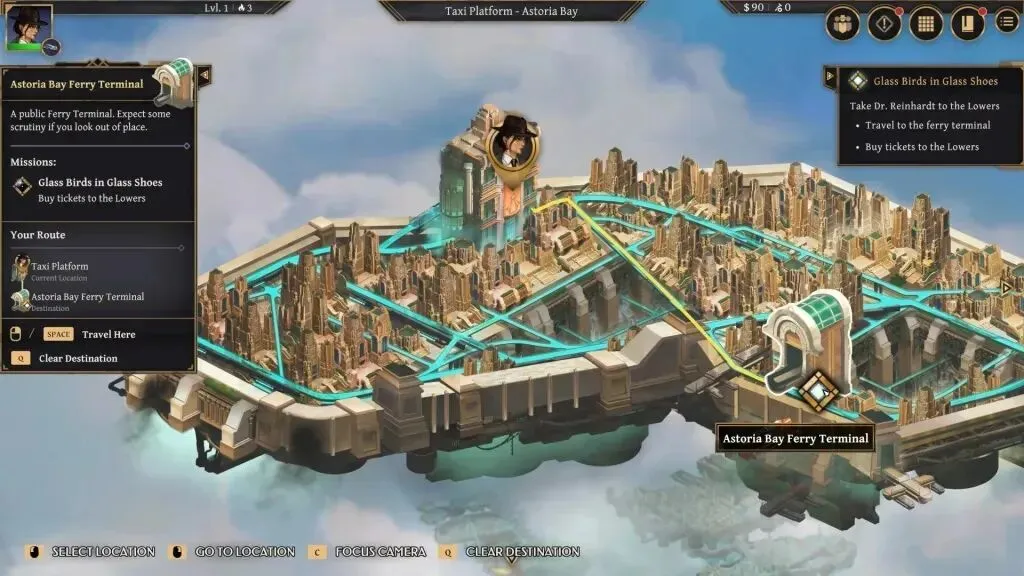Image resolution: width=1024 pixels, height=576 pixels.
Task: Open the party members icon
Action: tap(843, 23)
